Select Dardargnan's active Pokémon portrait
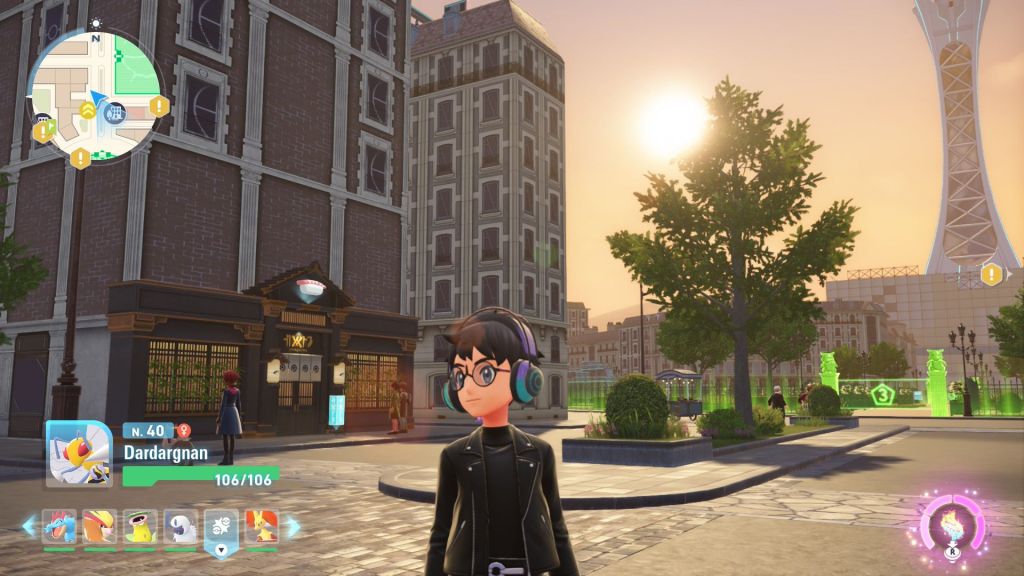The width and height of the screenshot is (1024, 576). coord(79,453)
